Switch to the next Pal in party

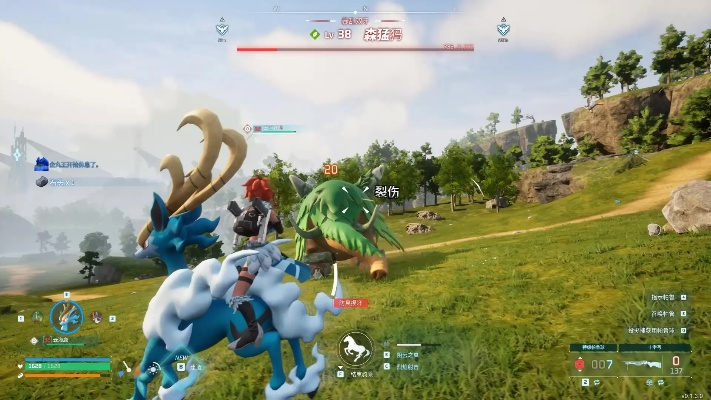(x=97, y=317)
